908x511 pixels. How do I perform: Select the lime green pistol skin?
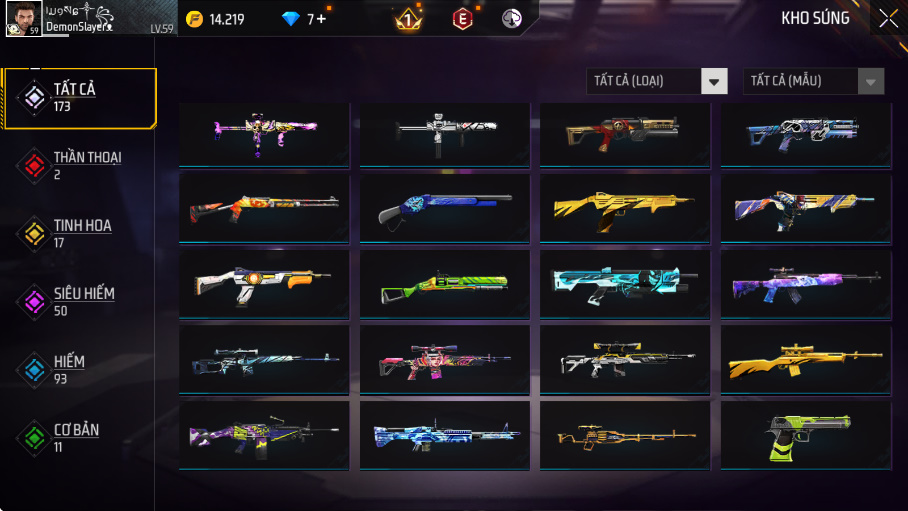coord(806,435)
